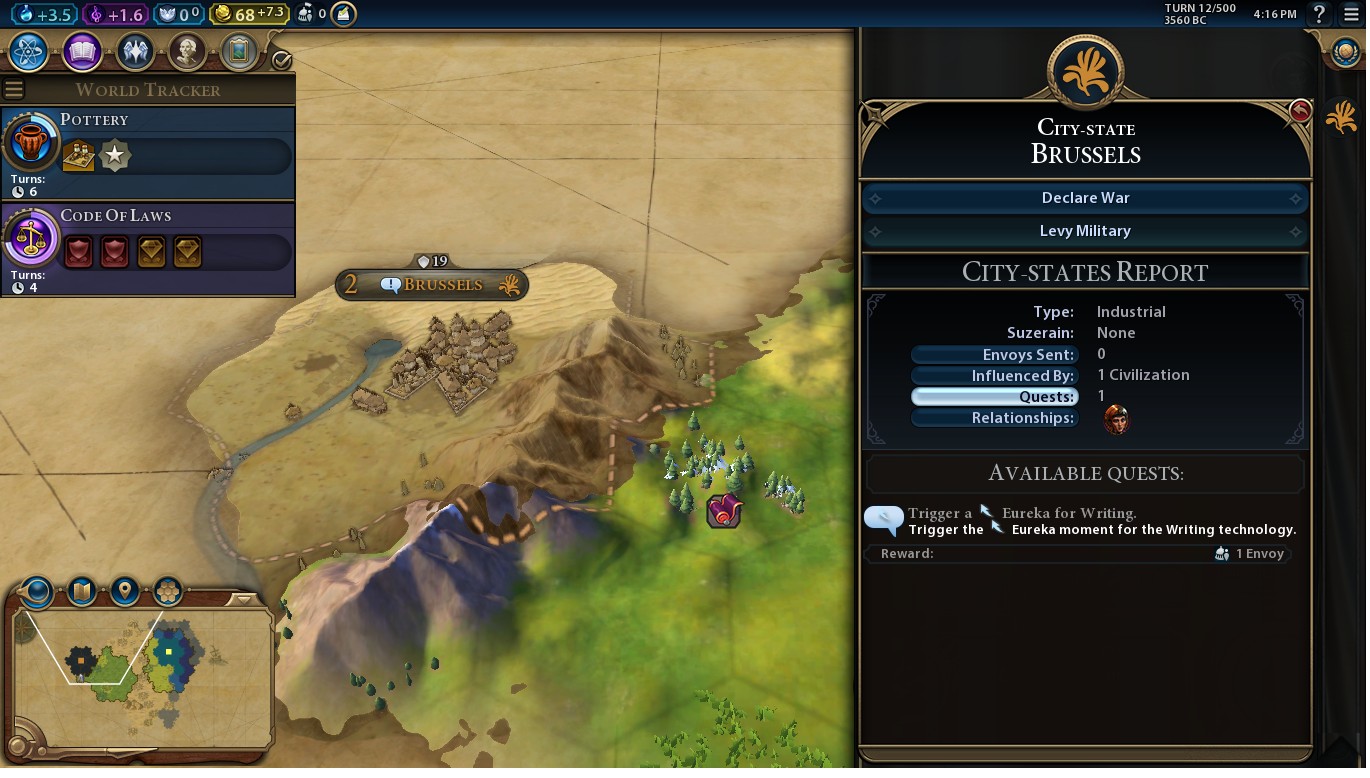This screenshot has width=1370, height=778.
Task: View the Relationships section
Action: point(994,418)
